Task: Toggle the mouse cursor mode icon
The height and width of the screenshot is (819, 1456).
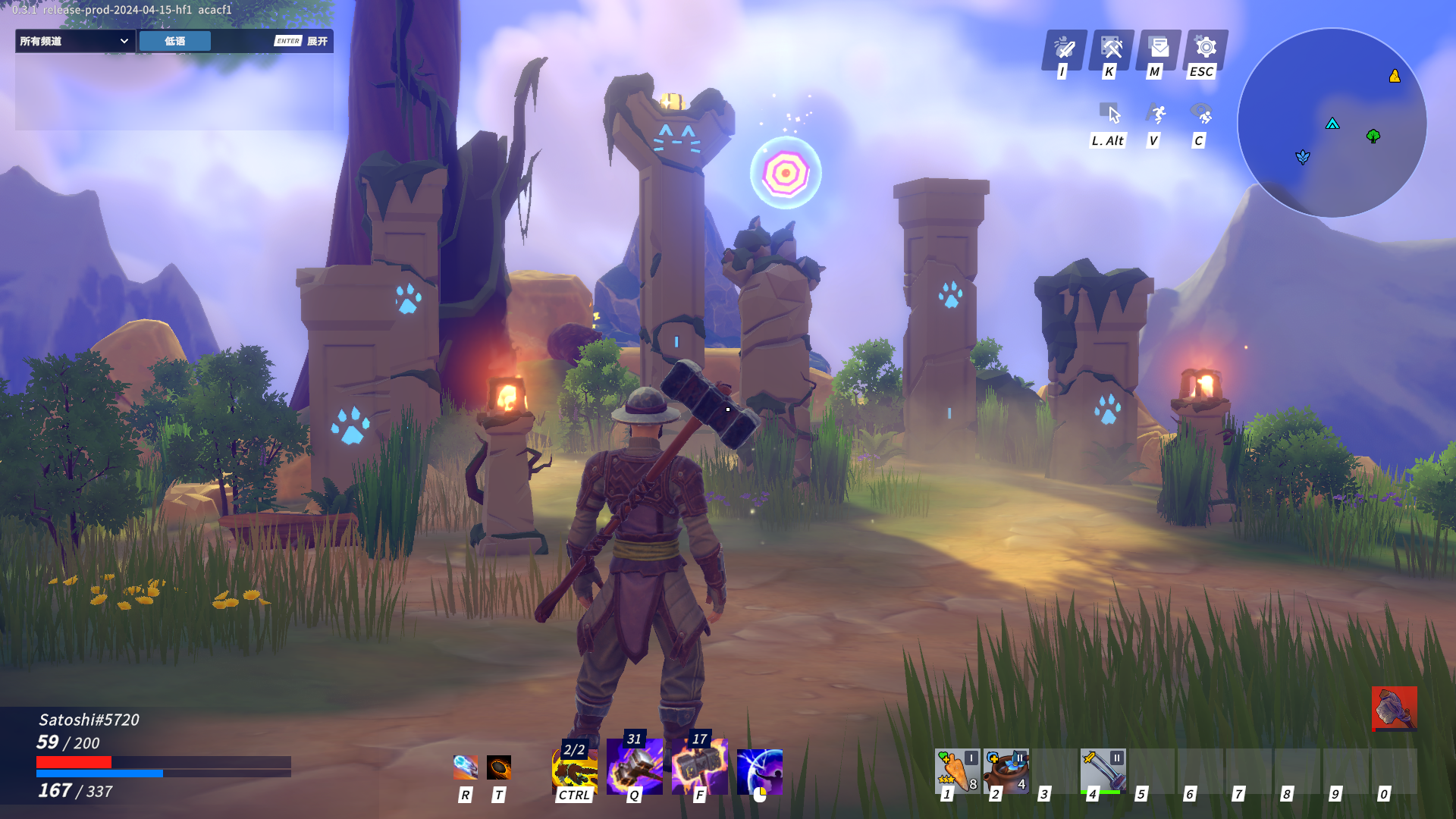Action: coord(1112,115)
